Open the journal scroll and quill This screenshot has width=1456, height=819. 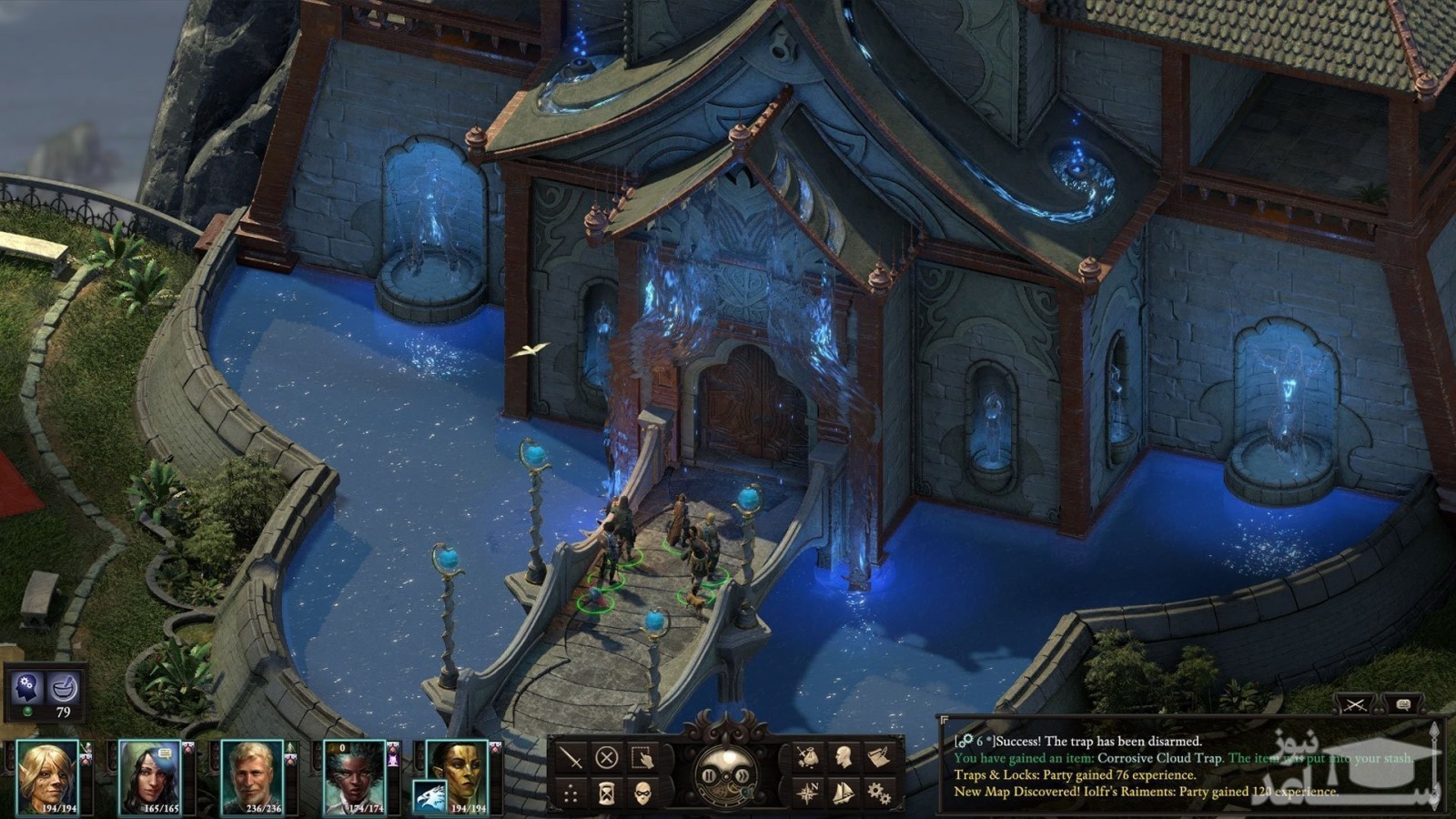[x=878, y=757]
